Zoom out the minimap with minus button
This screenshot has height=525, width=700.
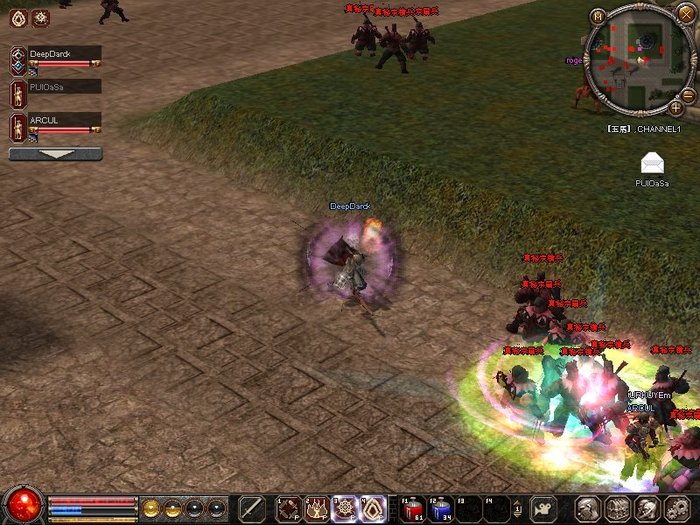tap(688, 95)
